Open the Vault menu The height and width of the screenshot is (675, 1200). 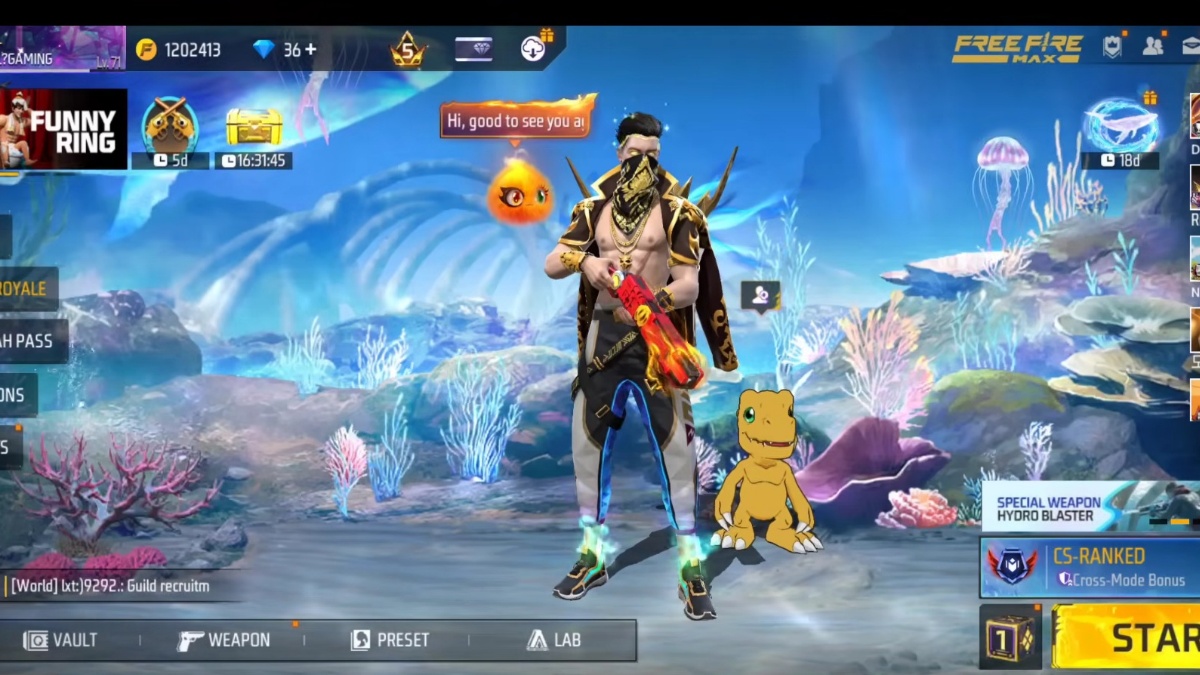click(x=62, y=640)
